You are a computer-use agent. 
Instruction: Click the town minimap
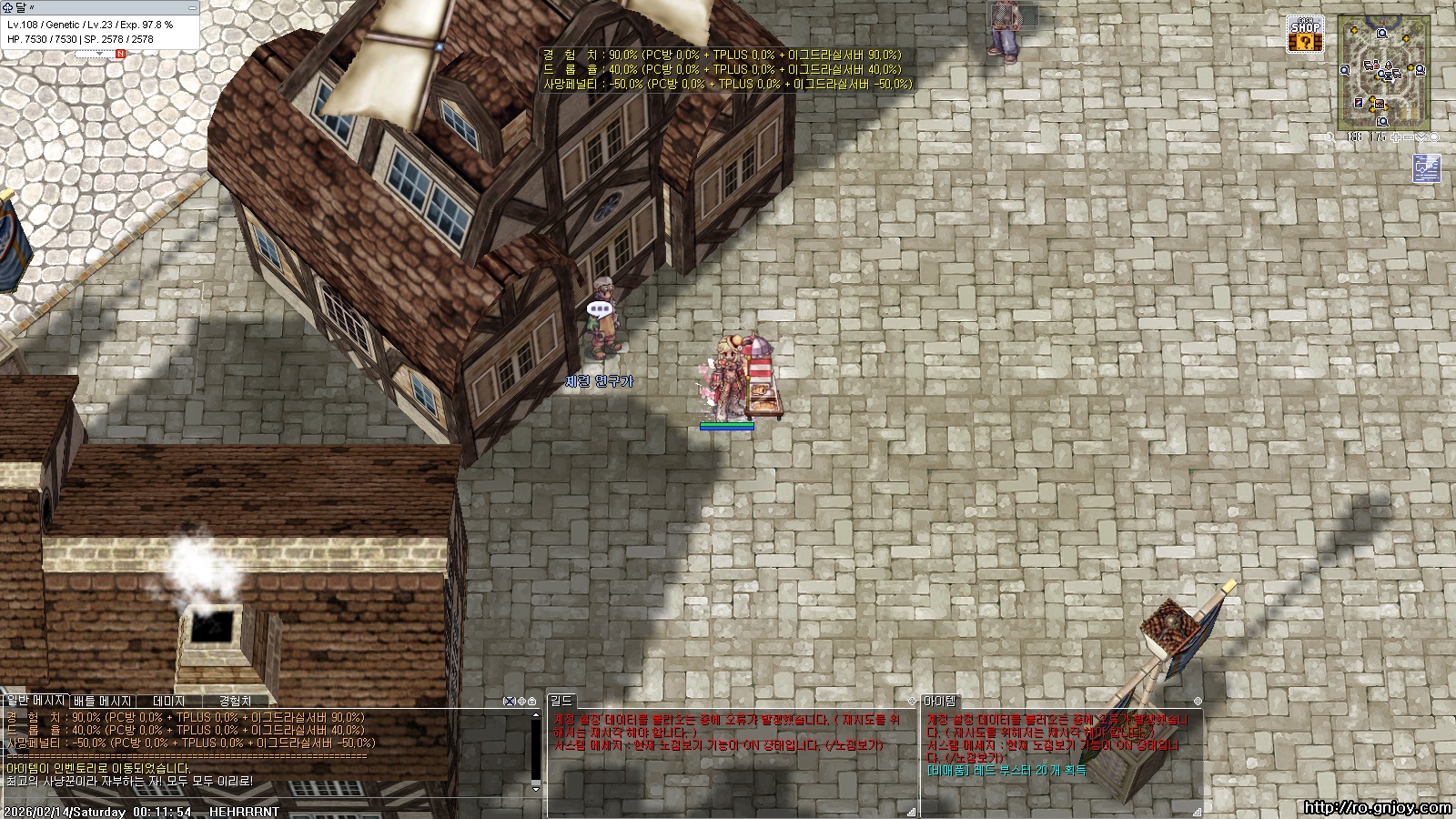[1383, 73]
